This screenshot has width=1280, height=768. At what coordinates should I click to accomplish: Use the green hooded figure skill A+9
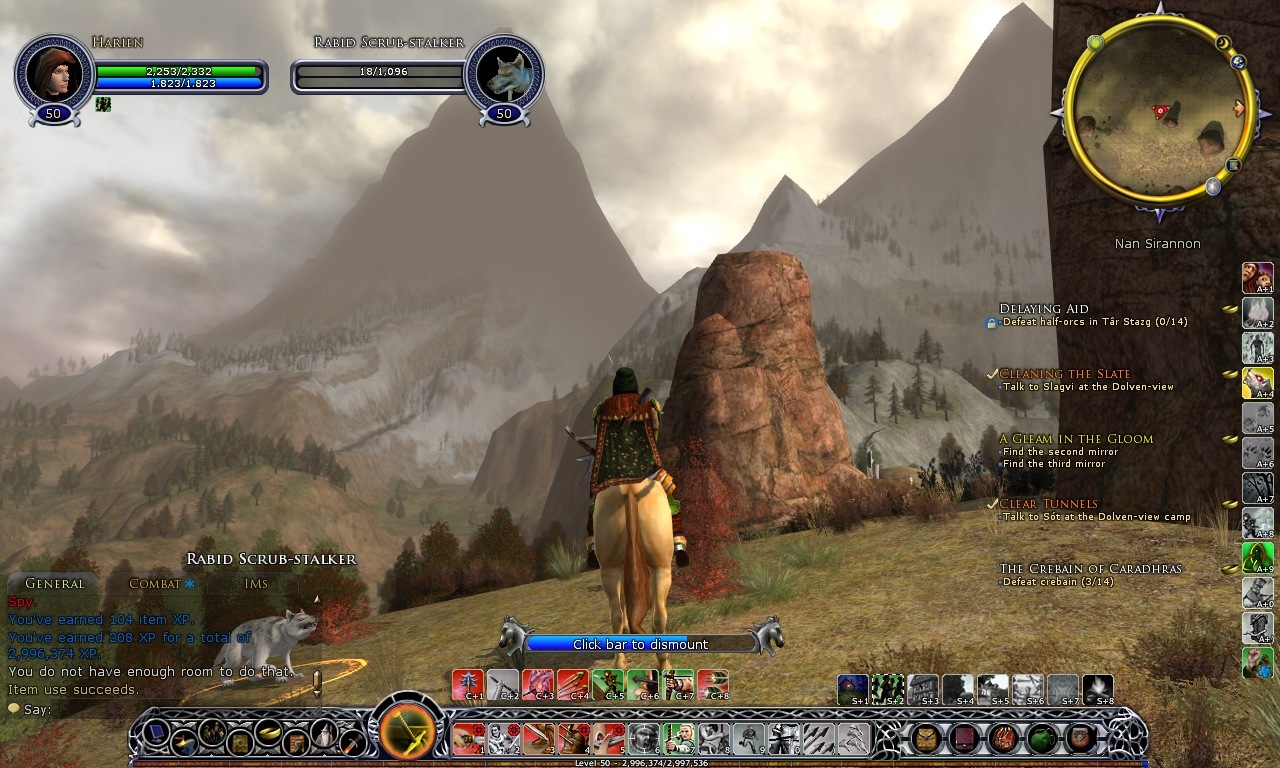[x=1257, y=557]
